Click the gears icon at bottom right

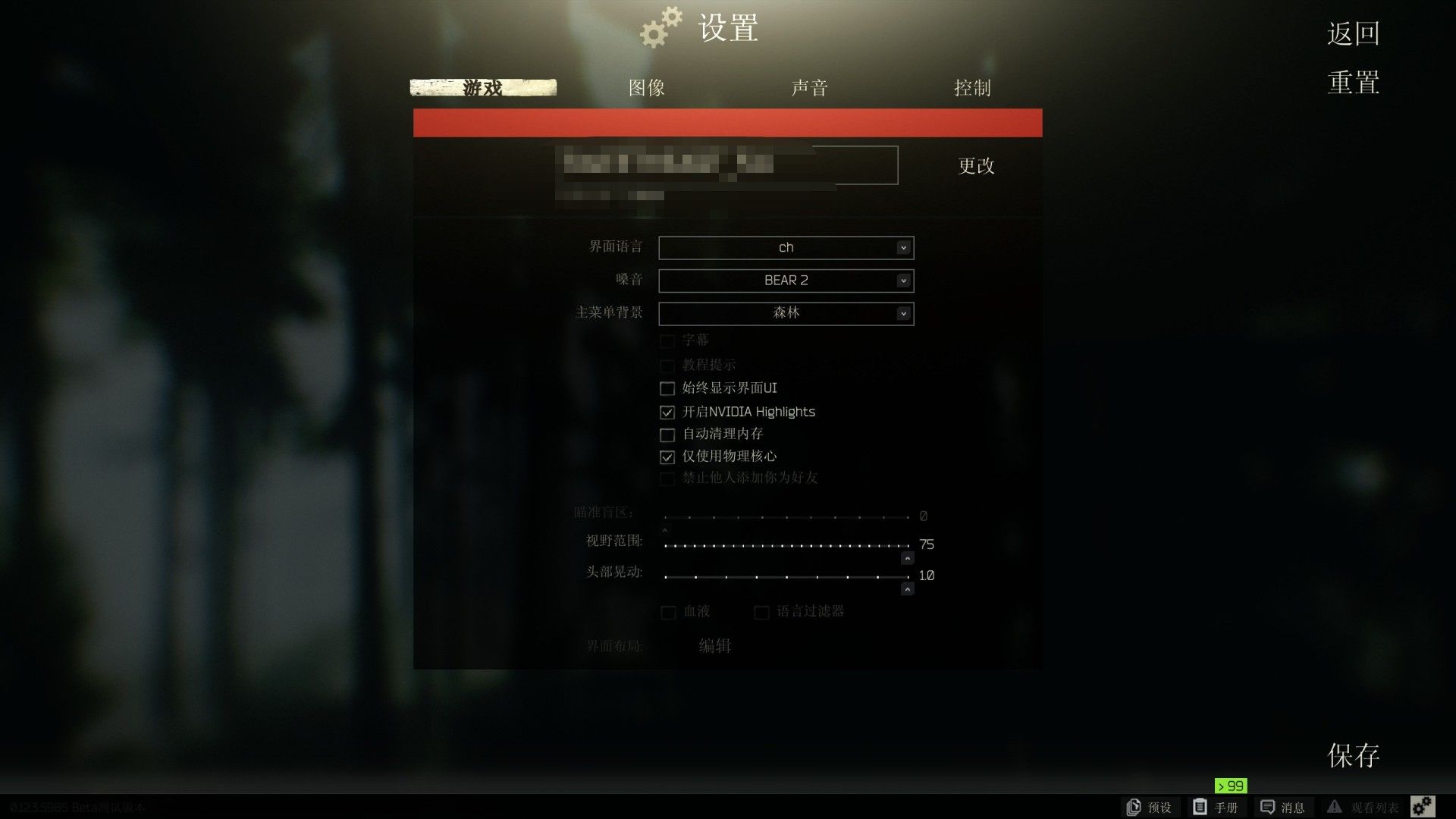coord(1423,806)
